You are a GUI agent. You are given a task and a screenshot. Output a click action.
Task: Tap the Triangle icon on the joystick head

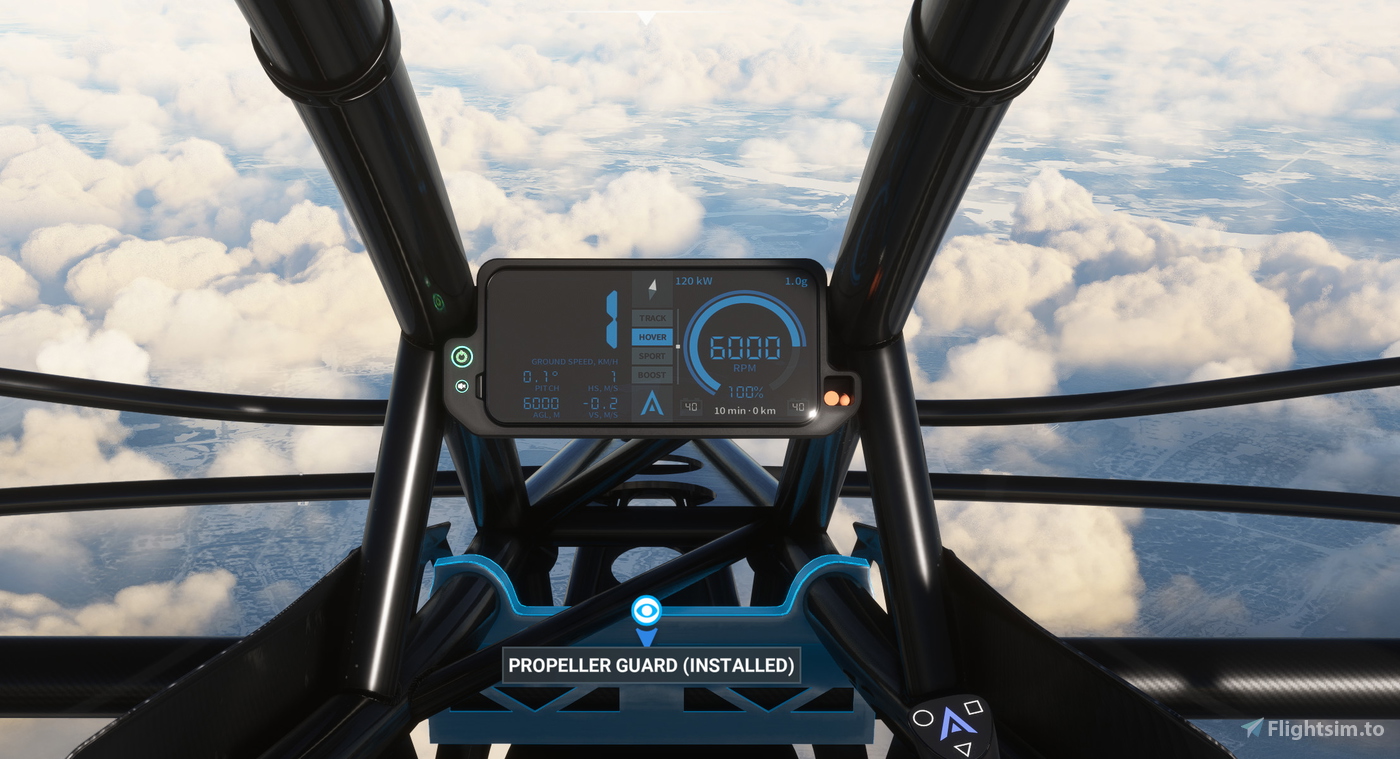tap(962, 748)
